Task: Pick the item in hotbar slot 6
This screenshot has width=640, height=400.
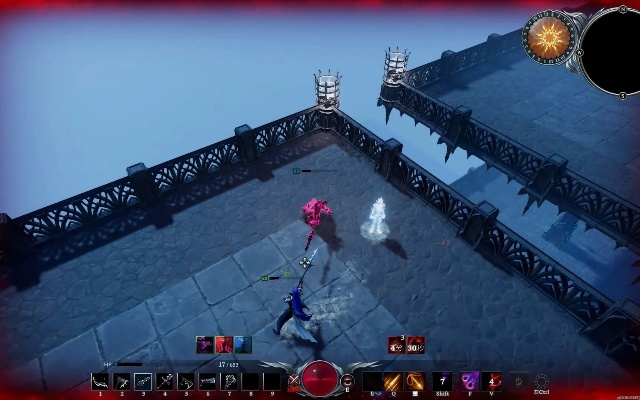Action: [x=208, y=381]
